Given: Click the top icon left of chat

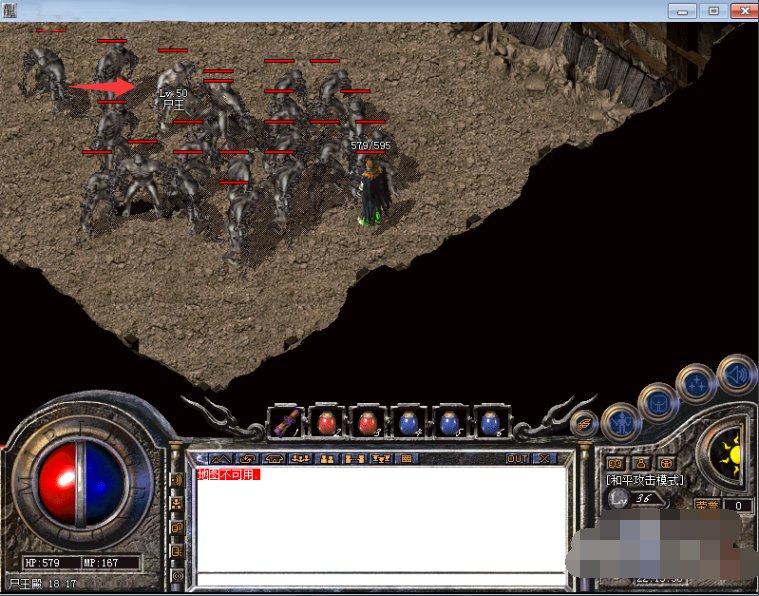Looking at the screenshot, I should coord(177,478).
